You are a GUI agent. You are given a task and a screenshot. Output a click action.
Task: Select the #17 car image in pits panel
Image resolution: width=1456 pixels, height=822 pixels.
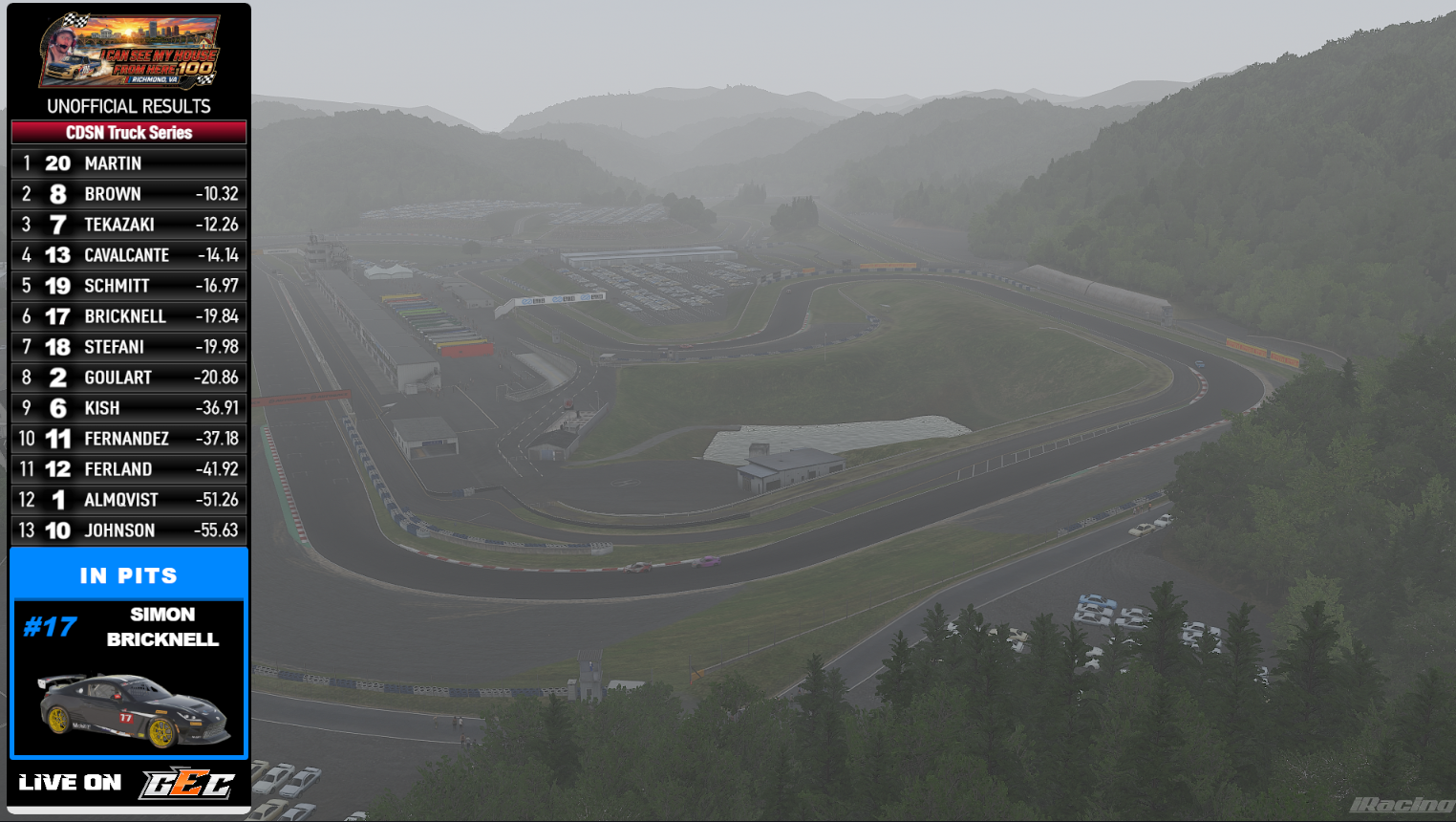pyautogui.click(x=134, y=709)
